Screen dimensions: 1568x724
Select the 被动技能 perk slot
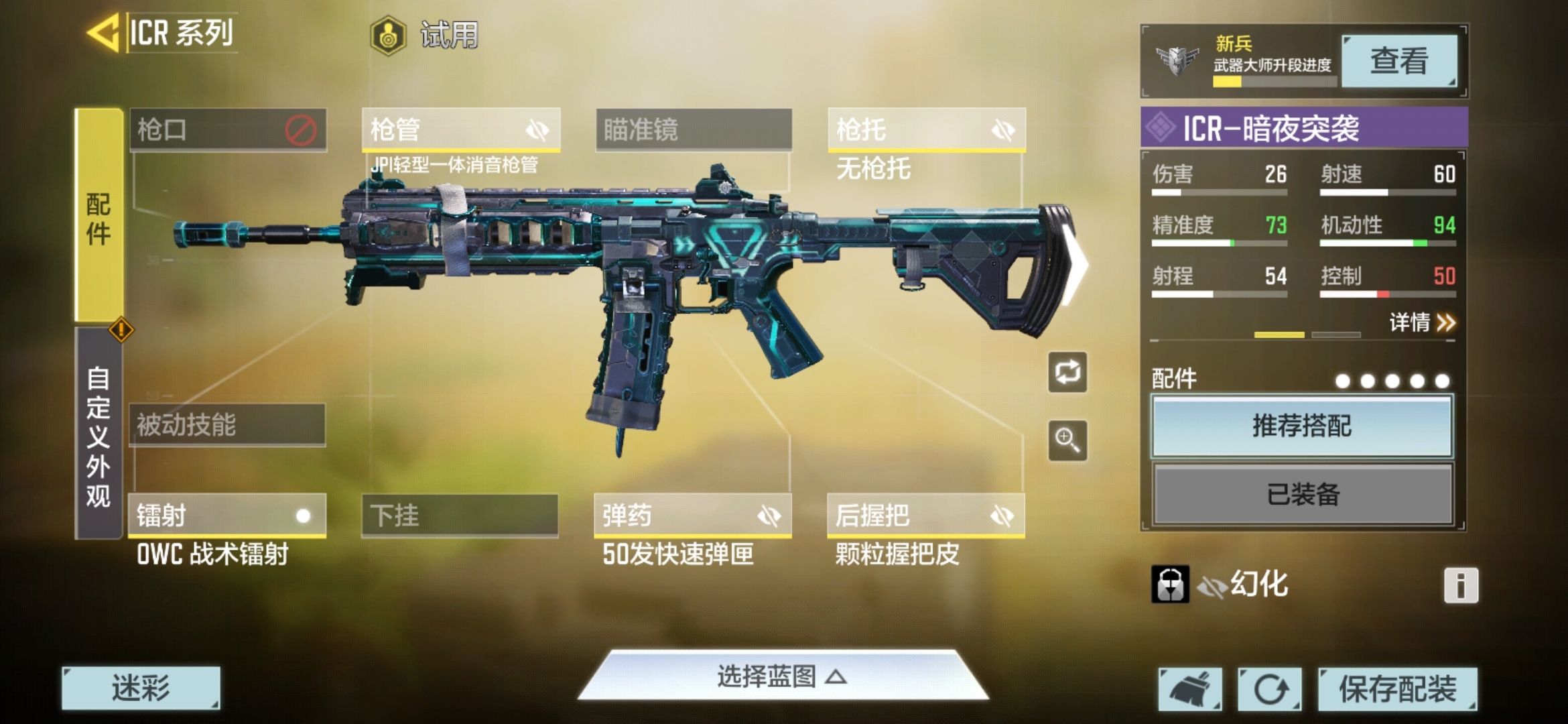(226, 424)
